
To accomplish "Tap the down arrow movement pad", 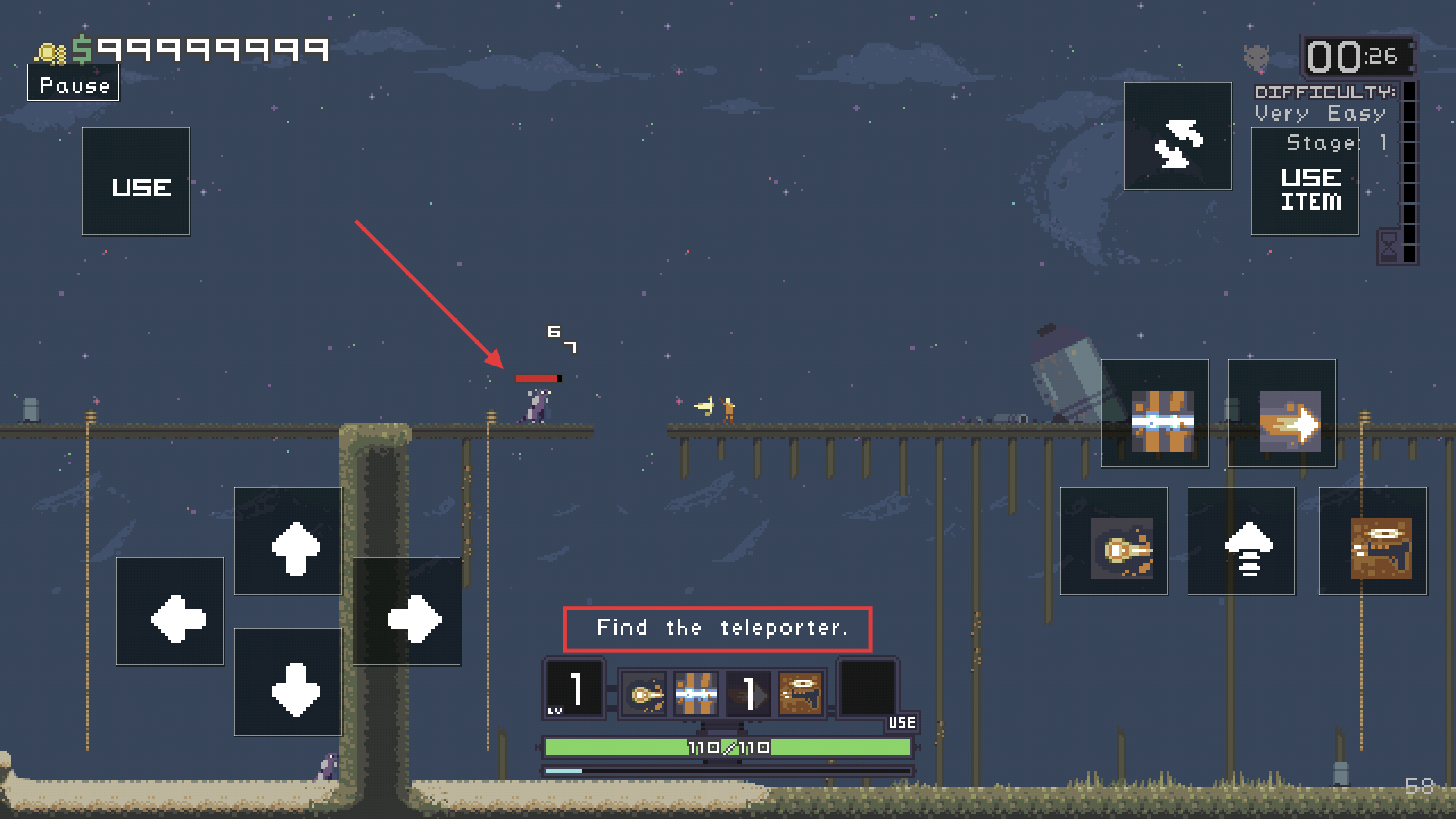I will point(288,682).
